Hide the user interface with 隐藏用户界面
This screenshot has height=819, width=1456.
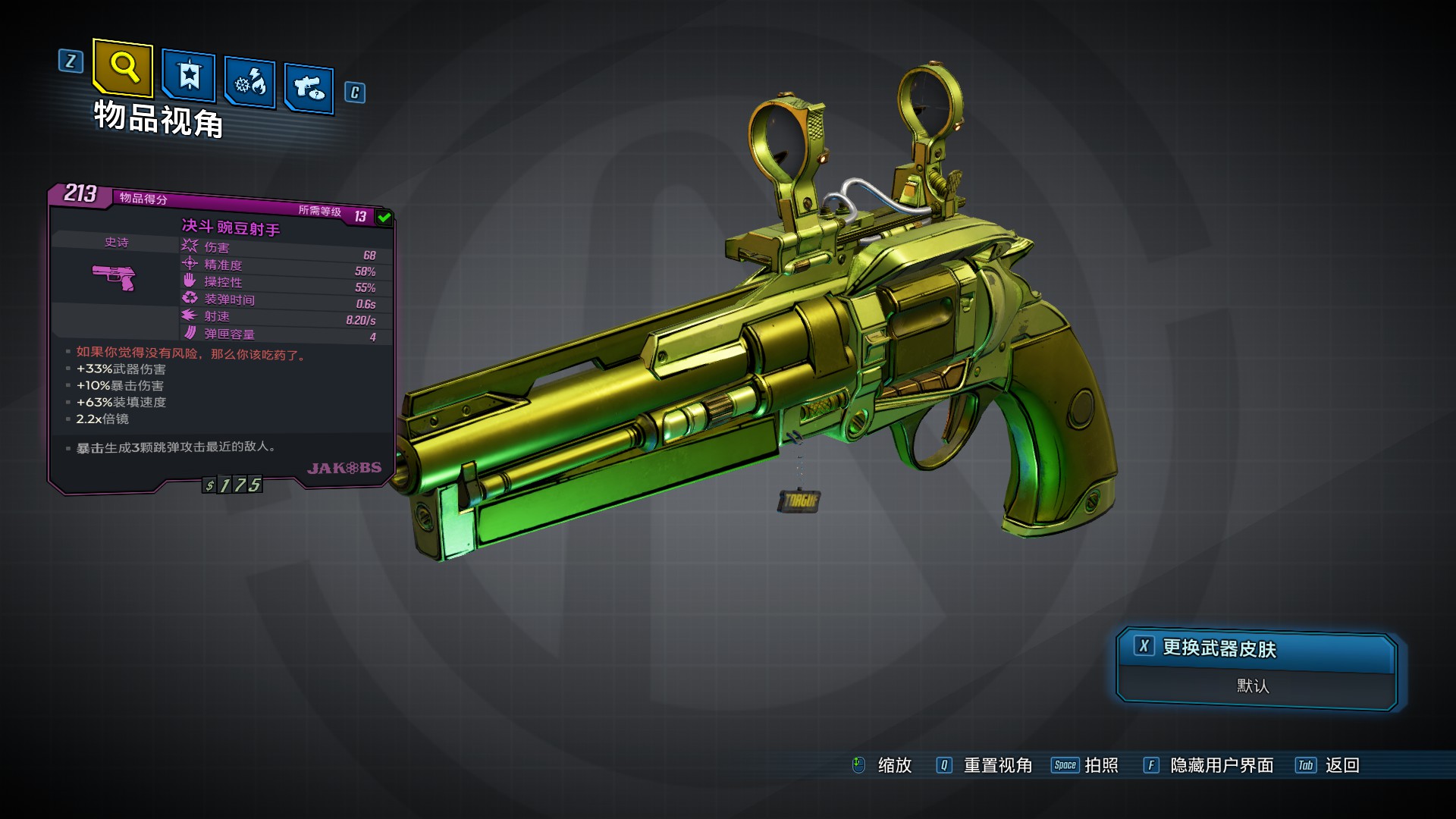(1209, 765)
